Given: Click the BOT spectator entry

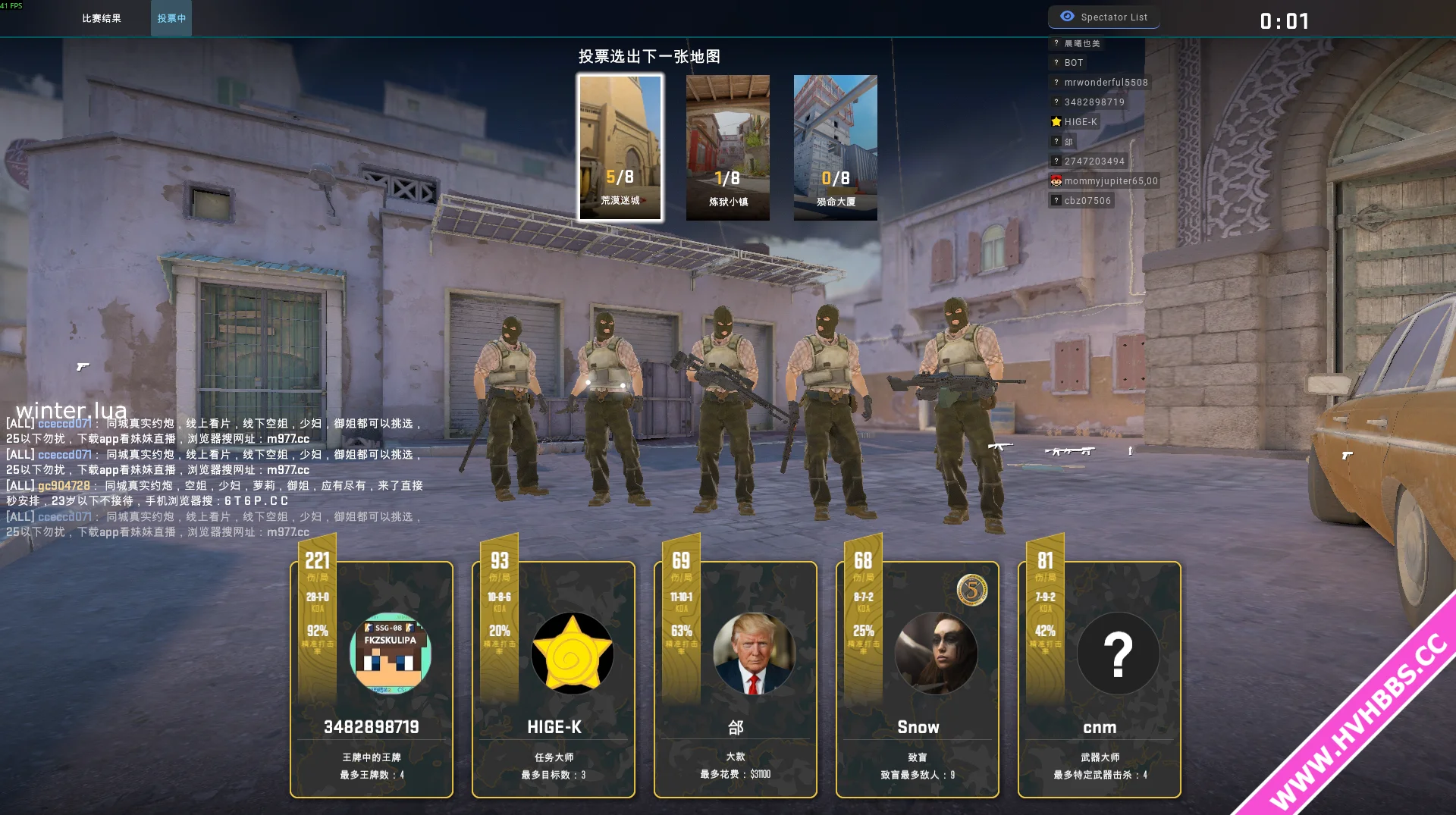Looking at the screenshot, I should point(1073,63).
